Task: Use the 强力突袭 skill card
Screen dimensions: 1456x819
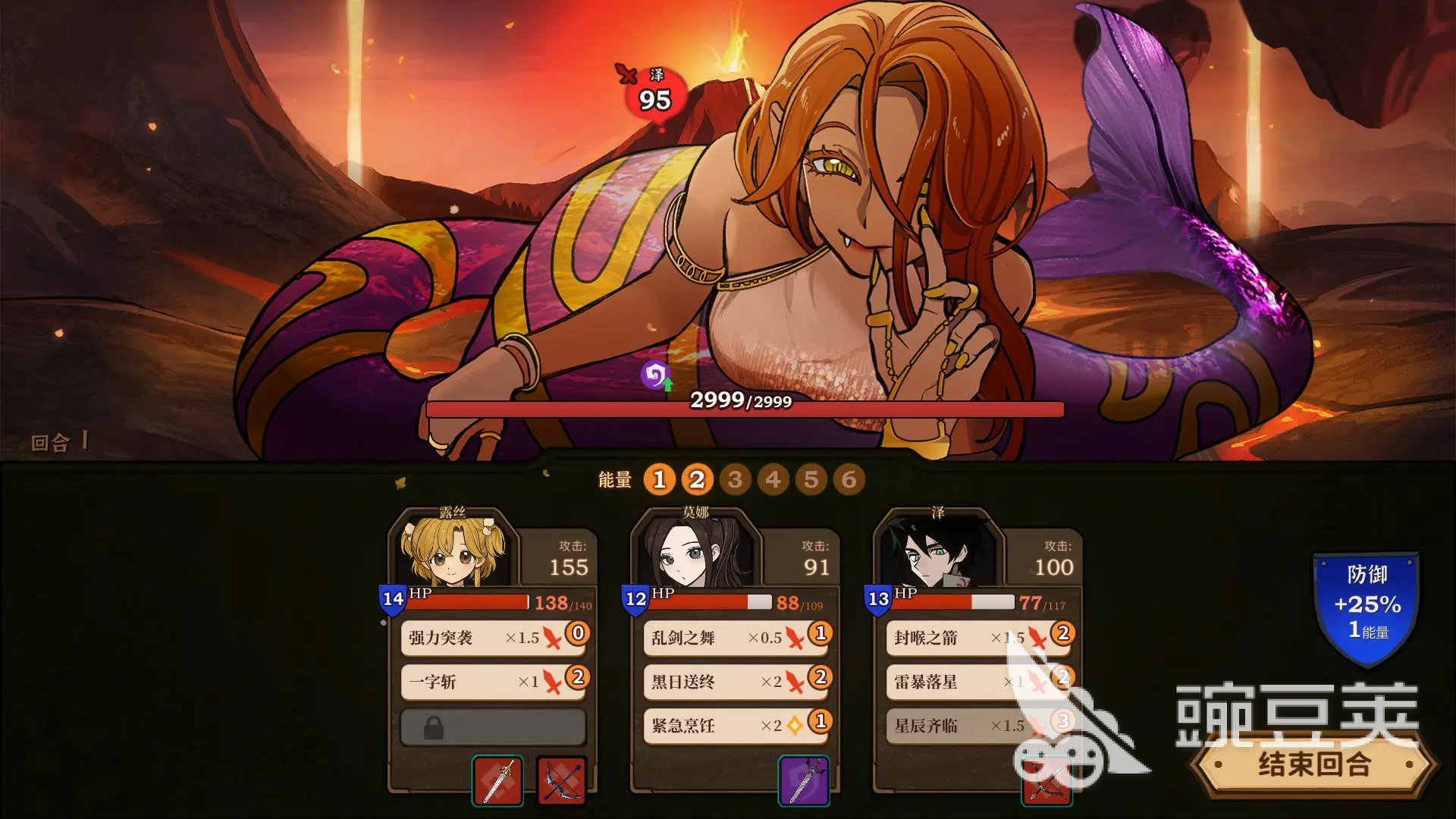Action: pyautogui.click(x=493, y=639)
